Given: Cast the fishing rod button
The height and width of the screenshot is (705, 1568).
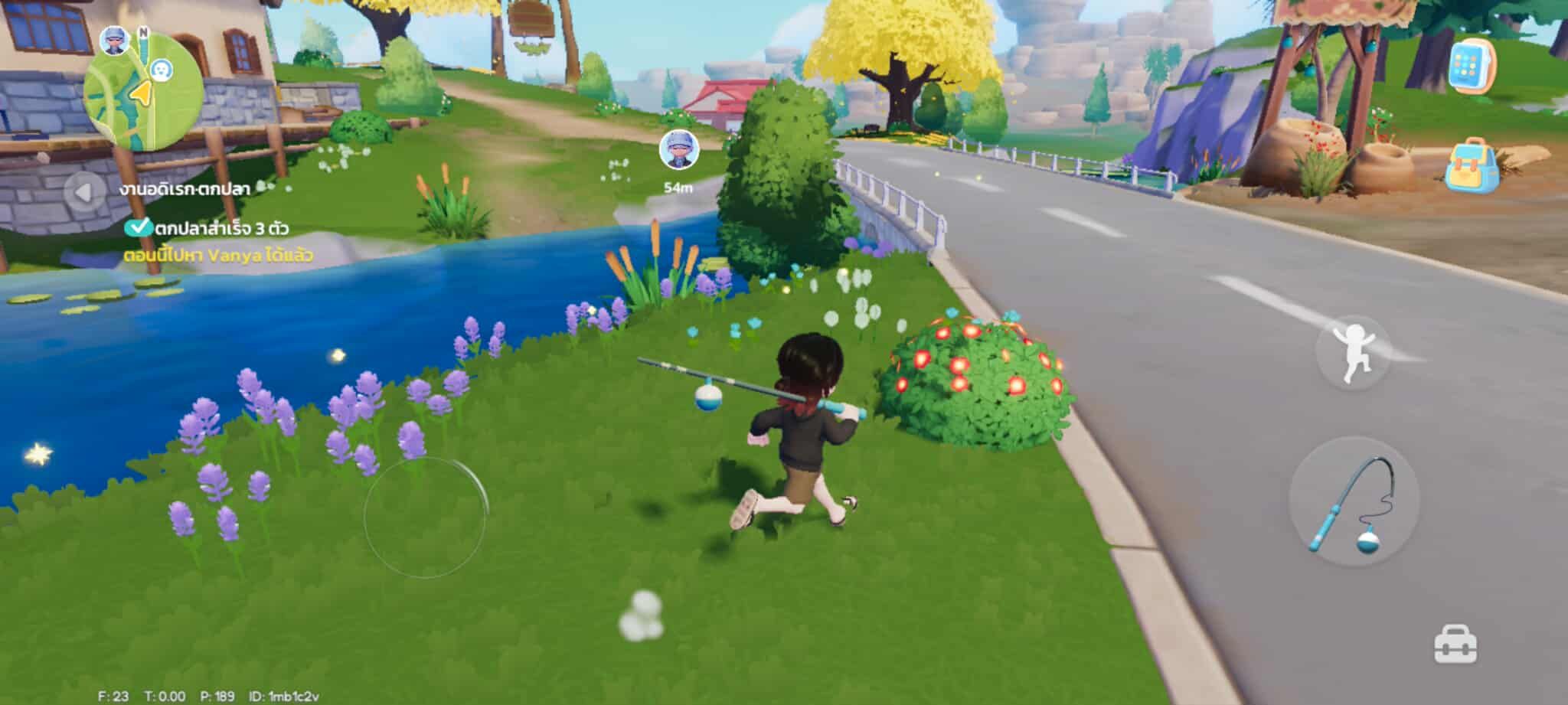Looking at the screenshot, I should click(1354, 502).
